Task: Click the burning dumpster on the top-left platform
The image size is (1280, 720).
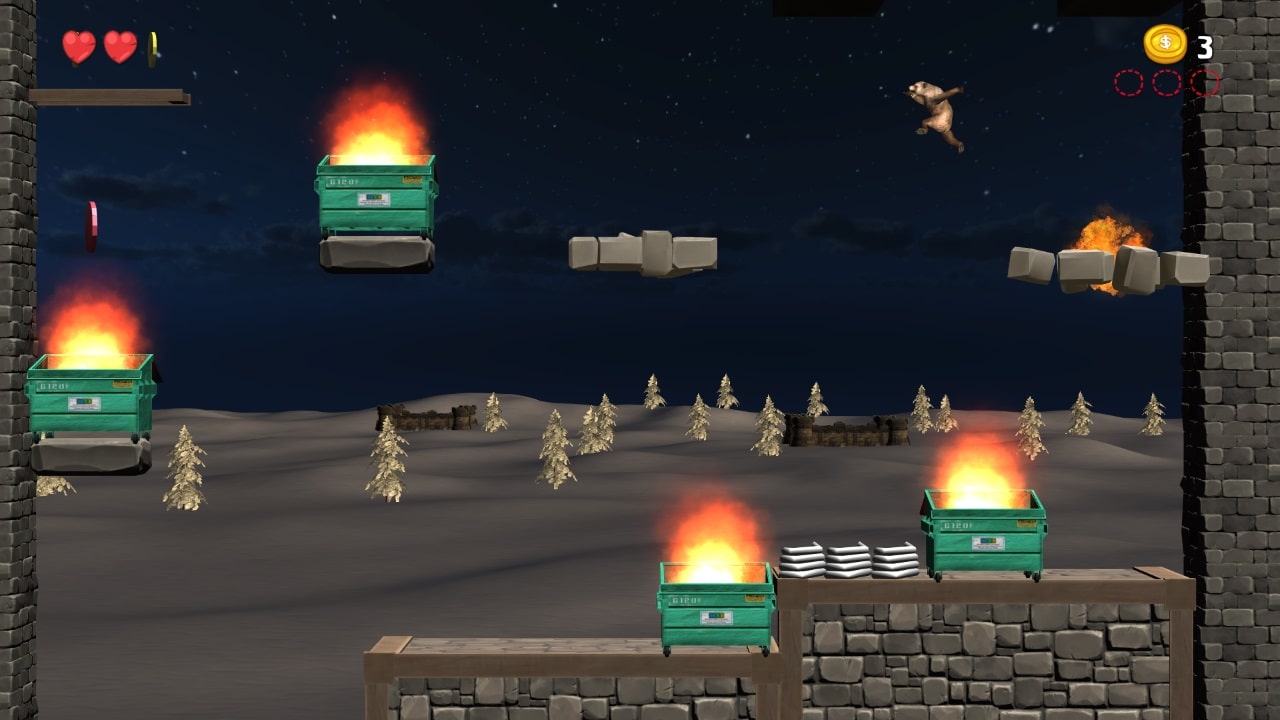Action: [x=378, y=195]
